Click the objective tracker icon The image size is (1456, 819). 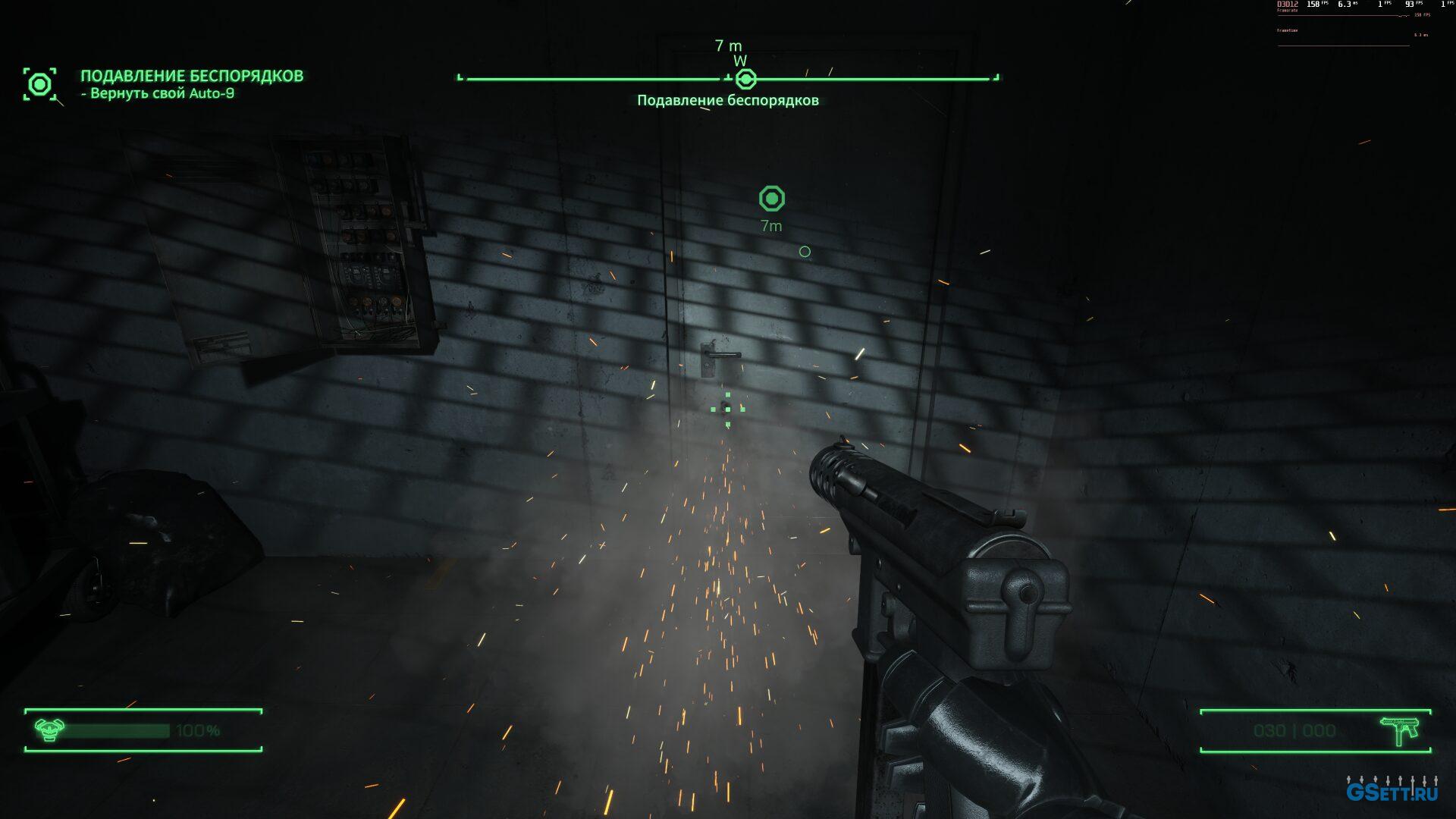(x=39, y=83)
